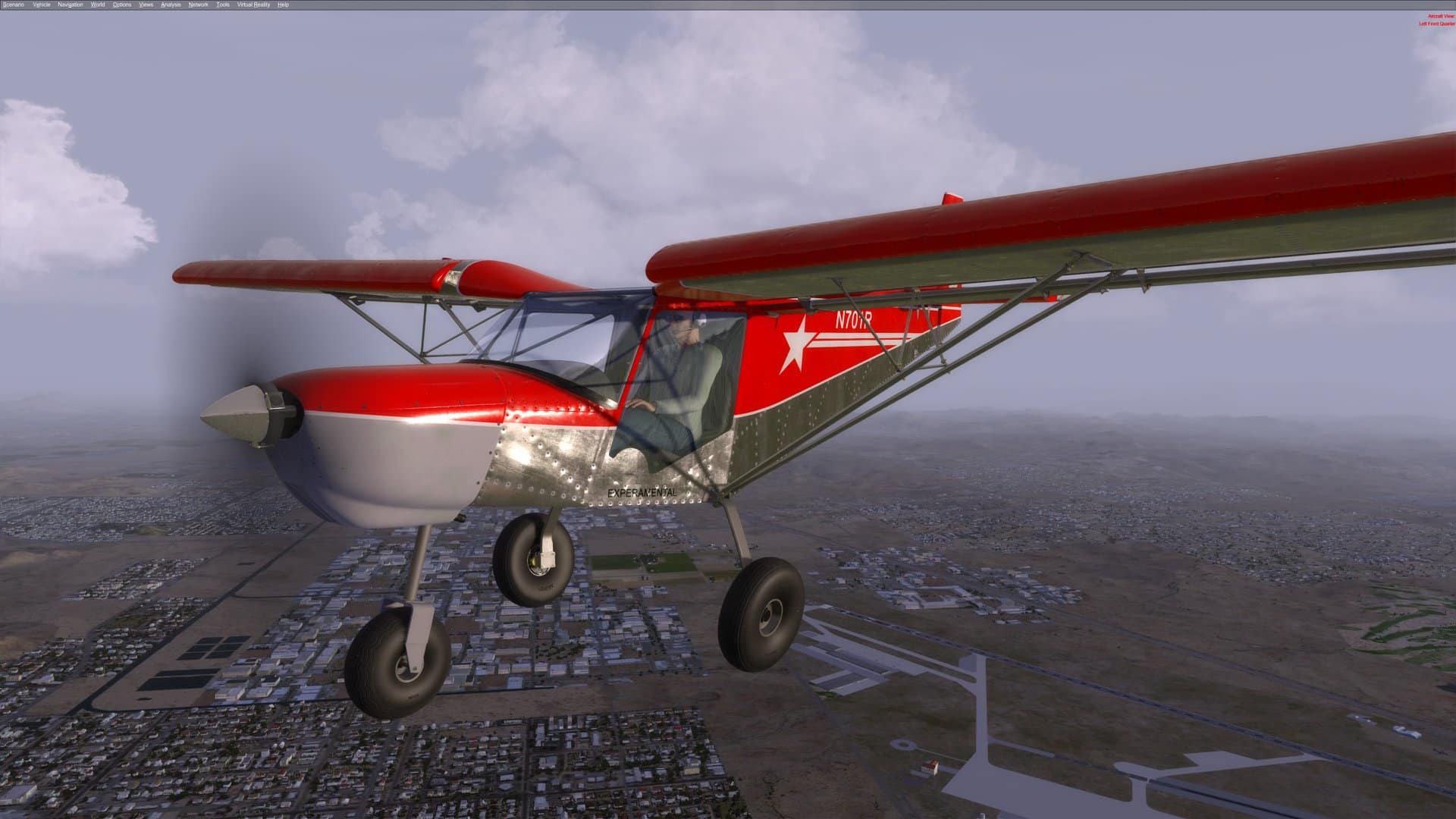Open the Virtual Reality menu
This screenshot has width=1456, height=819.
coord(252,4)
